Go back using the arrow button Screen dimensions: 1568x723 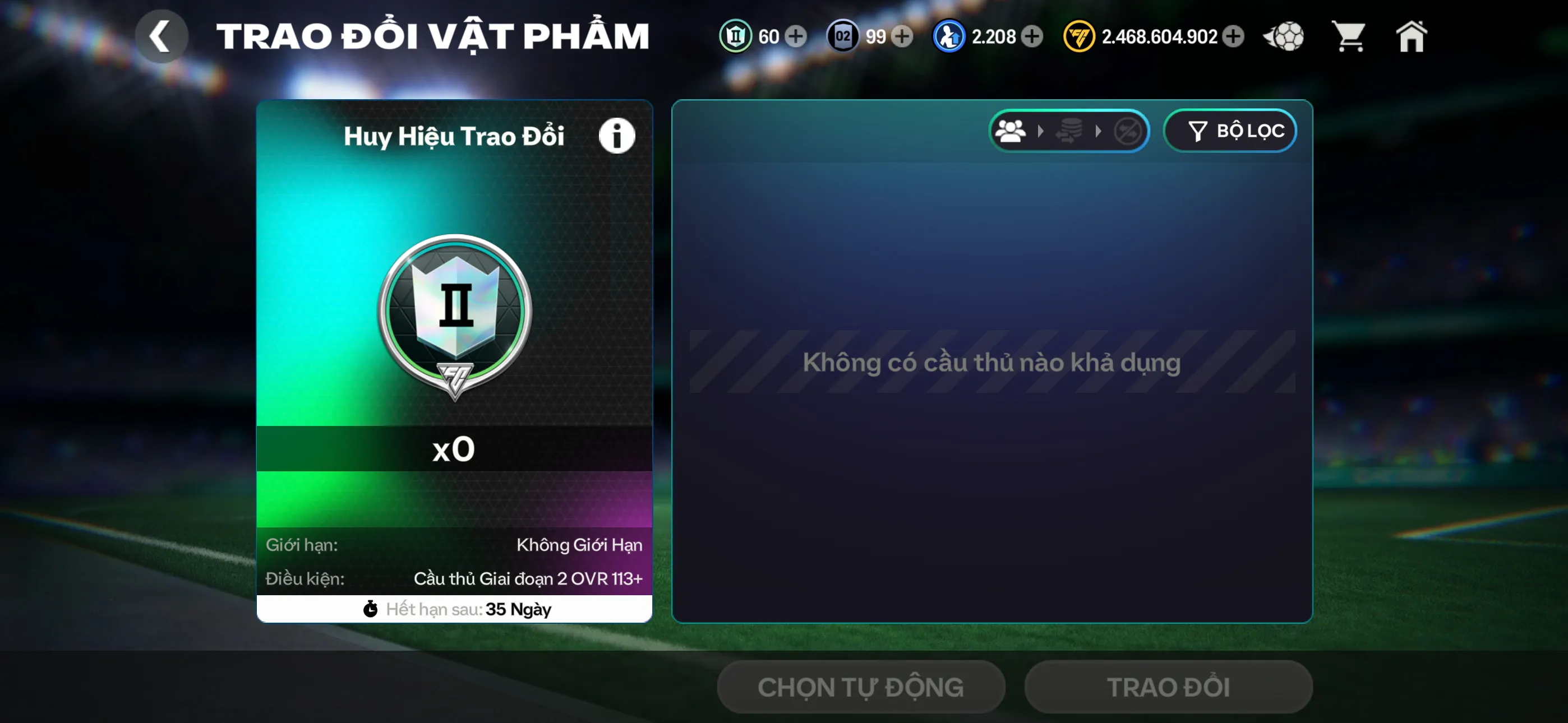coord(162,35)
